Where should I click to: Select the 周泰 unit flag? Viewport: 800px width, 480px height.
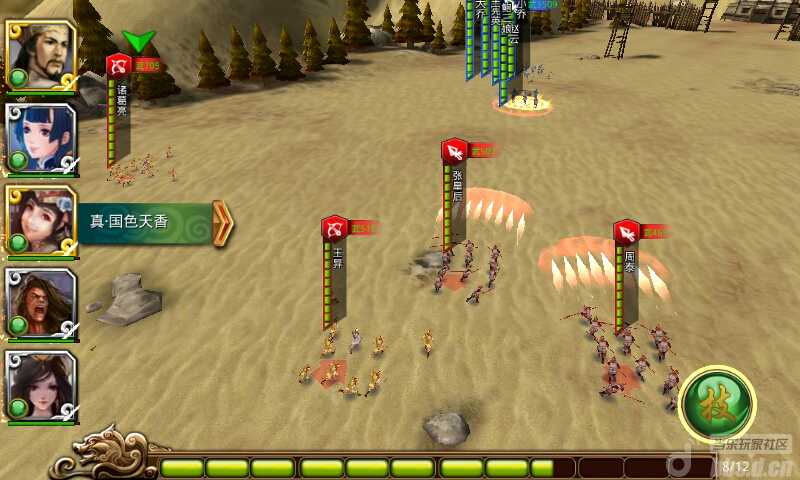point(627,233)
